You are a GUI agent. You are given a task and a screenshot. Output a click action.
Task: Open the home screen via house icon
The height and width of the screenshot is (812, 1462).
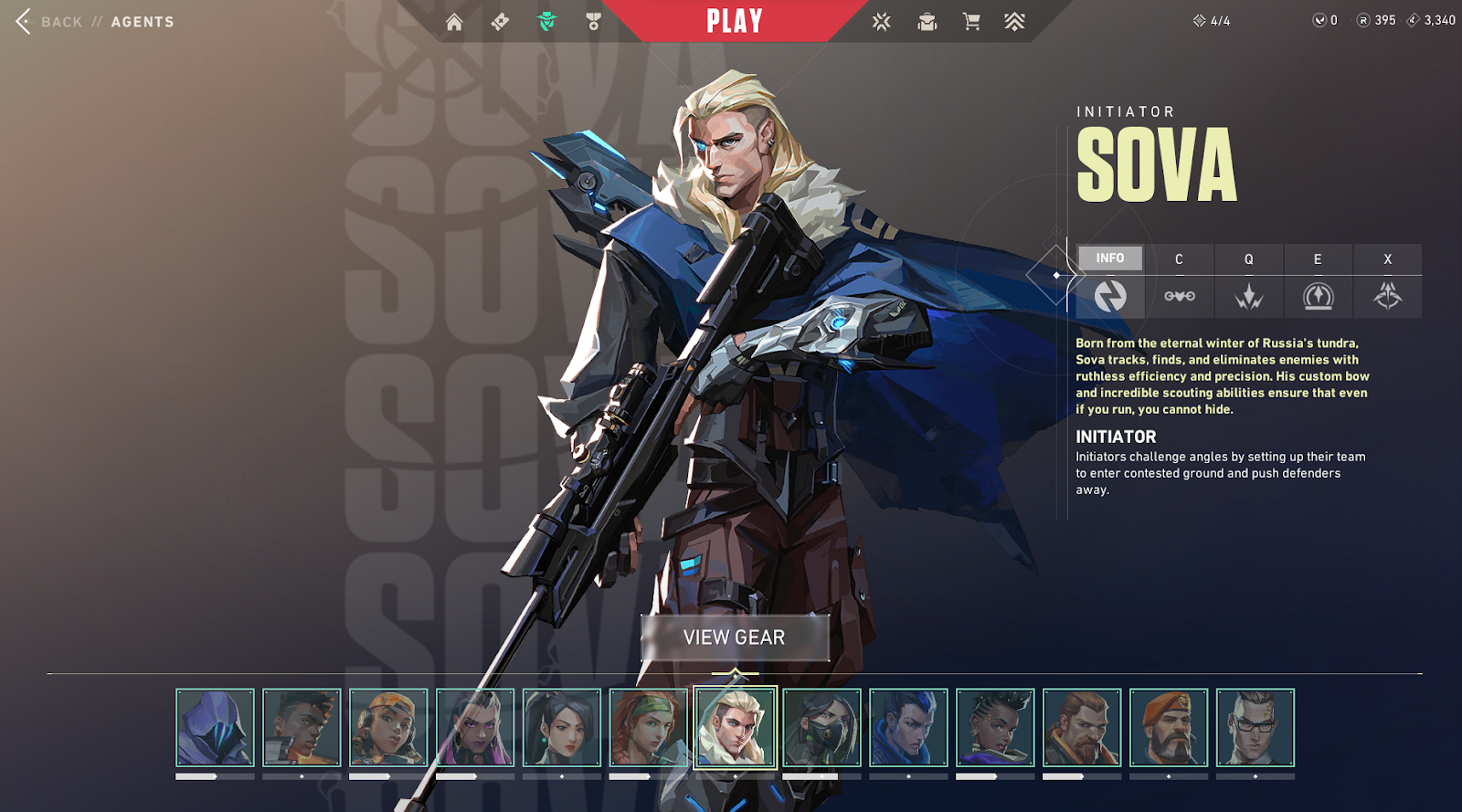point(454,22)
